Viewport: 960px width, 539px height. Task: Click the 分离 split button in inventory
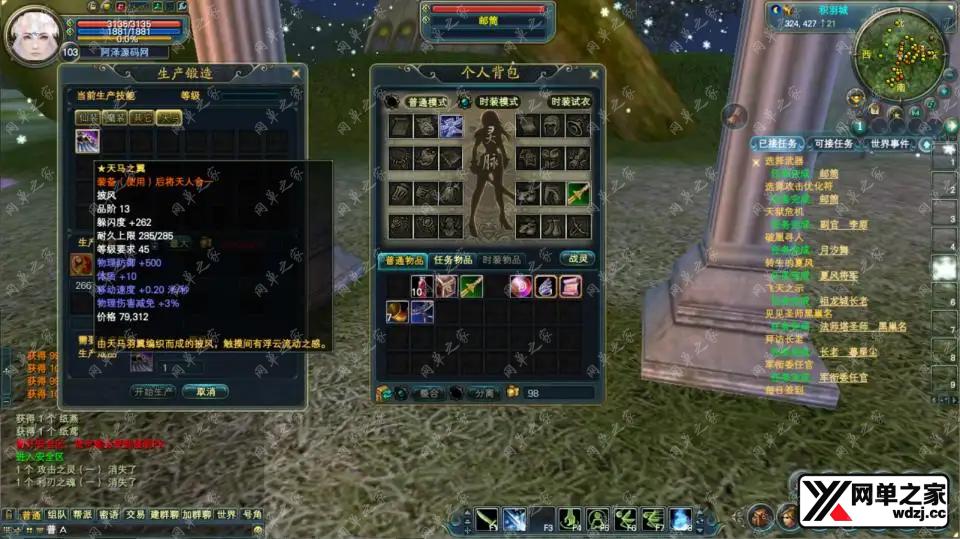coord(483,393)
